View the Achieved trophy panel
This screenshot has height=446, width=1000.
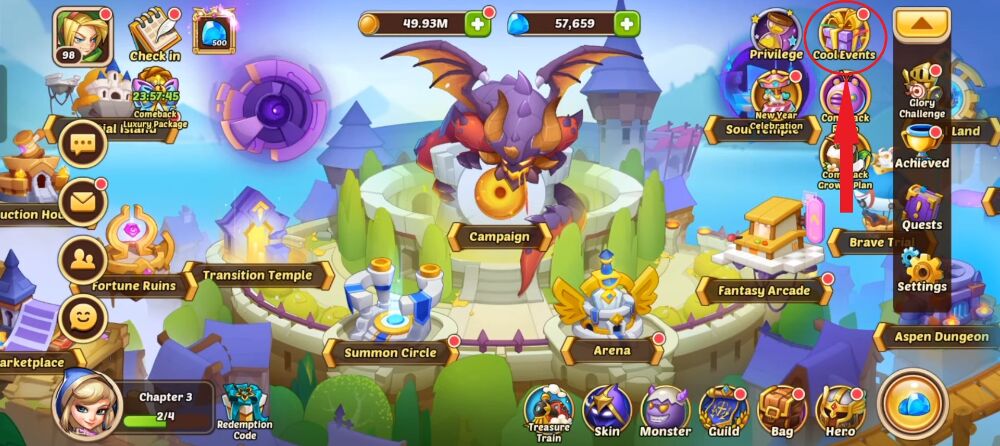(921, 147)
